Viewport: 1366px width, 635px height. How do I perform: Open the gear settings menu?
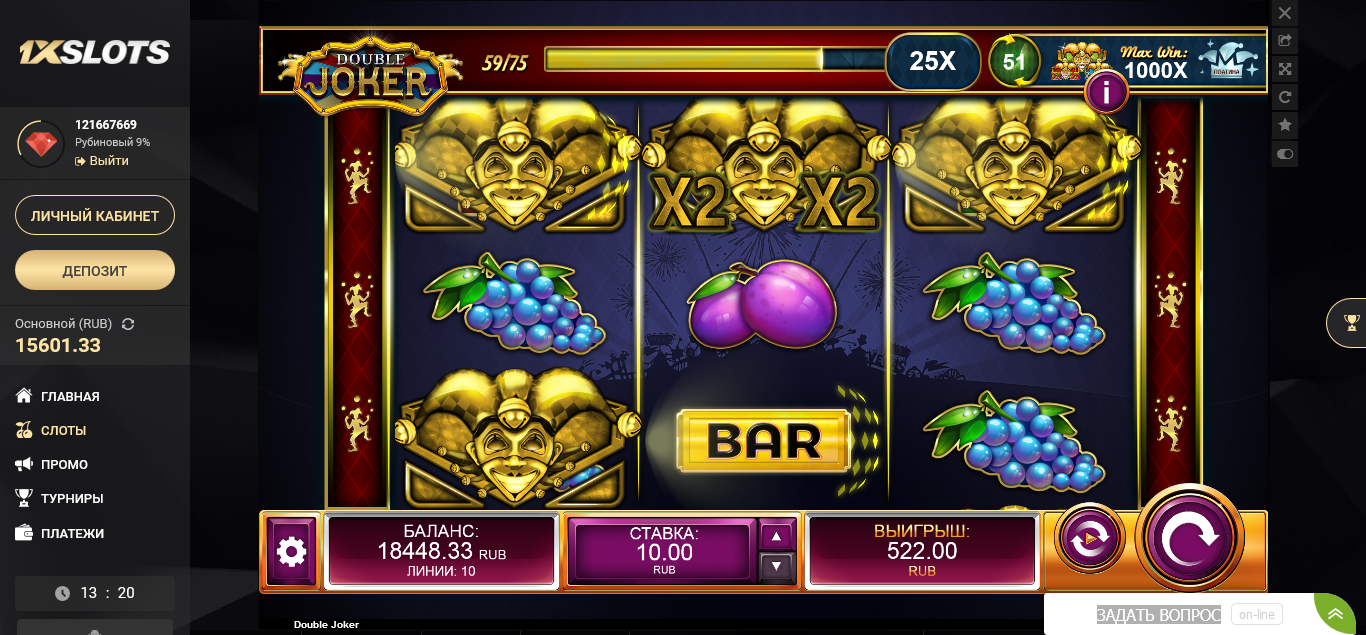(291, 551)
